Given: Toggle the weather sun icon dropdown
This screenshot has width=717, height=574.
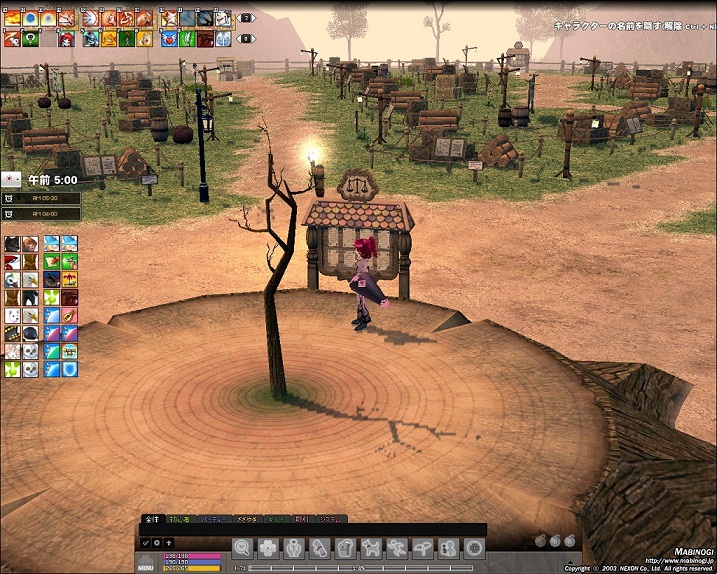Looking at the screenshot, I should click(x=11, y=180).
